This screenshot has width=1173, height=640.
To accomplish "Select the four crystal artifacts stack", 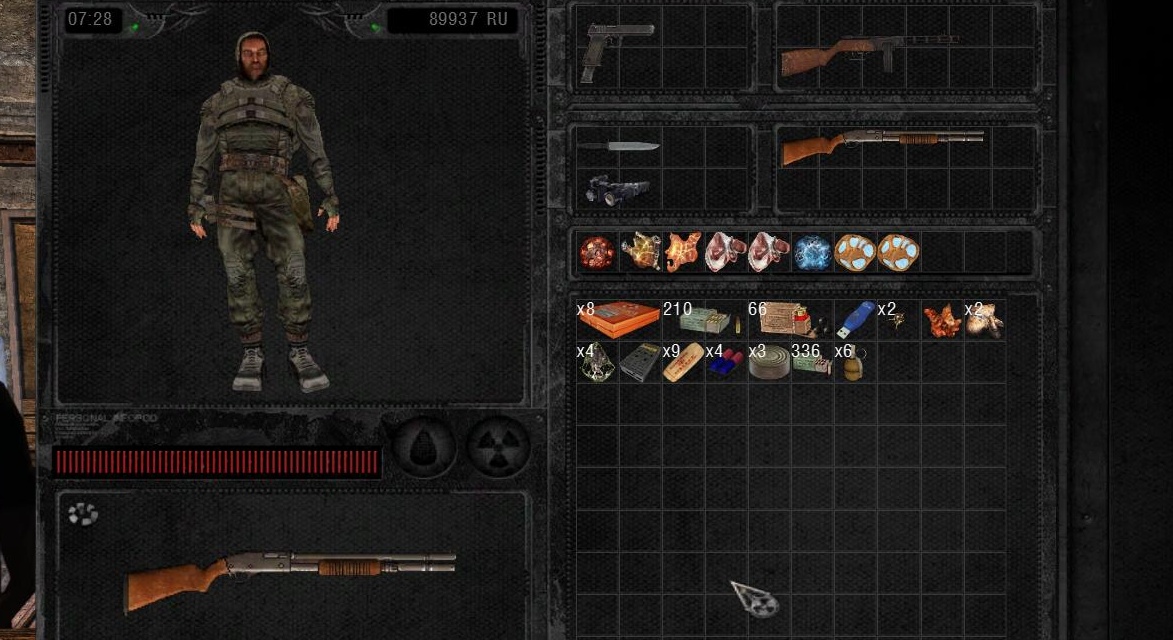I will pos(597,363).
